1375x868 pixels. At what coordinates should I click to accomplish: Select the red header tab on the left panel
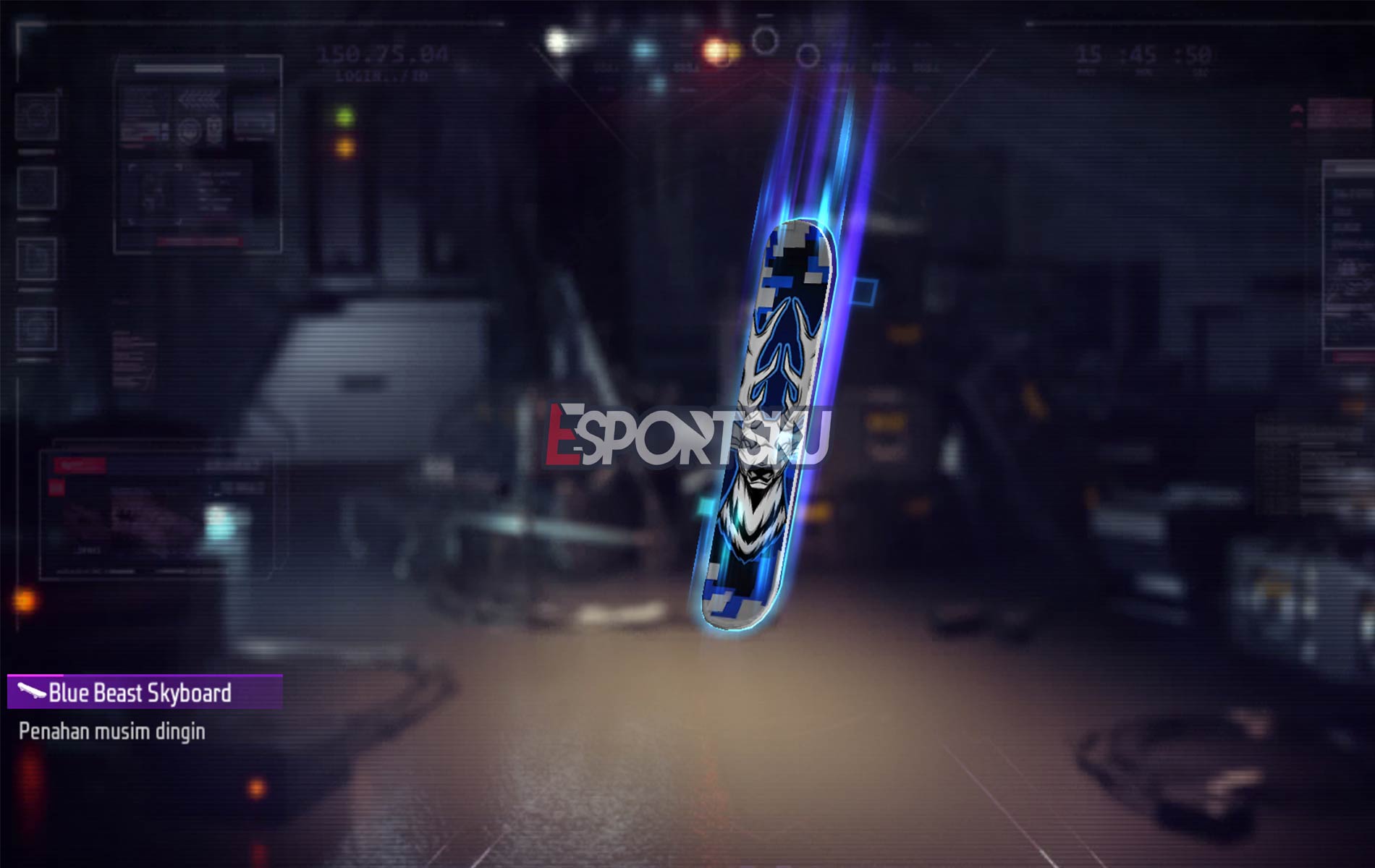tap(80, 465)
